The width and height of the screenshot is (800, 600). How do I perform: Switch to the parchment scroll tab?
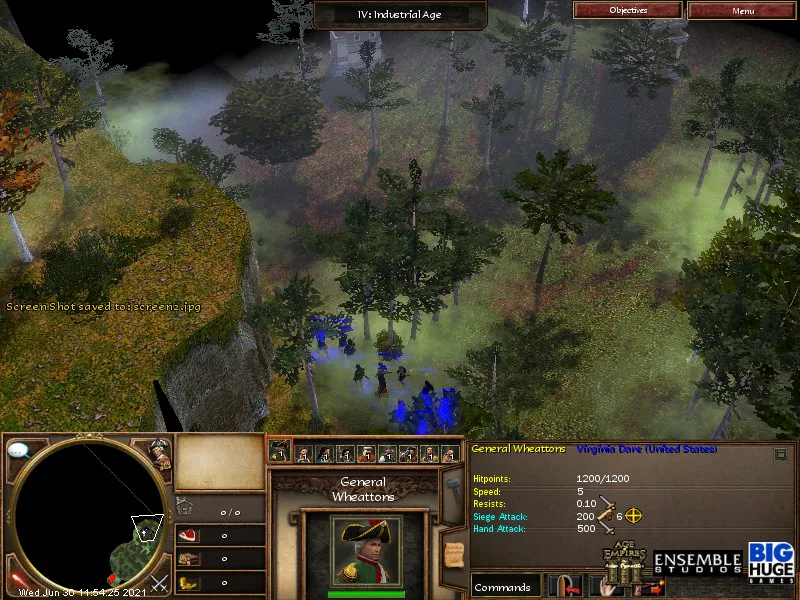coord(453,549)
